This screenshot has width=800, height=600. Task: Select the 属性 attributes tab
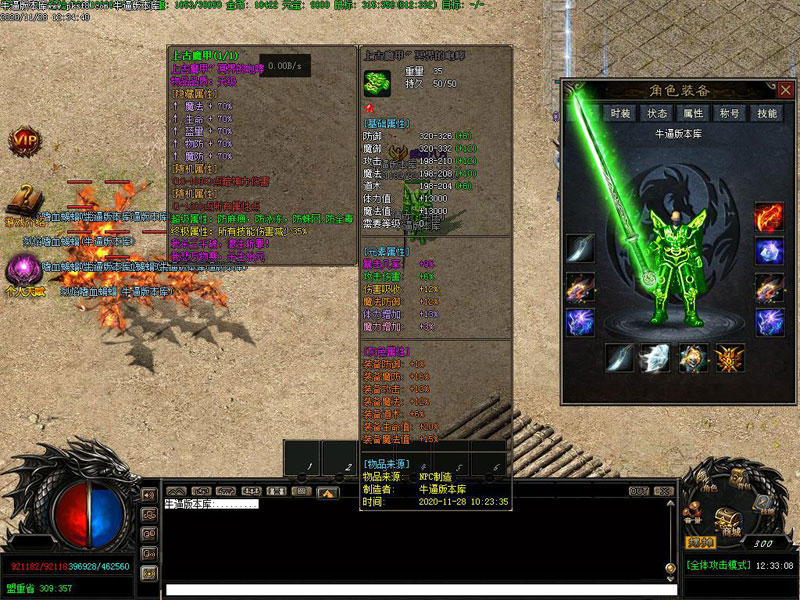[693, 114]
